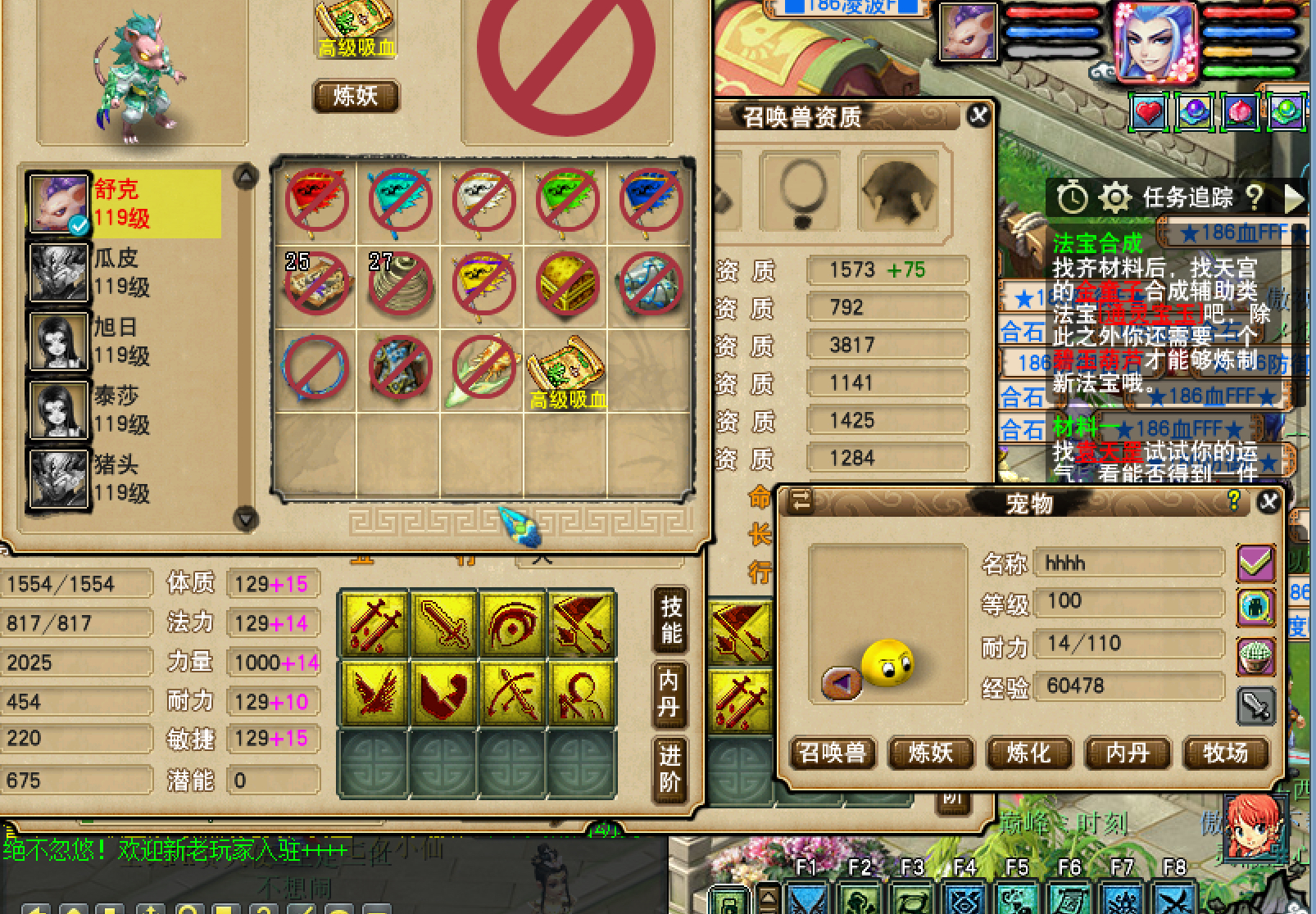Close the 召唤兽资质 window
This screenshot has width=1316, height=914.
coord(978,115)
